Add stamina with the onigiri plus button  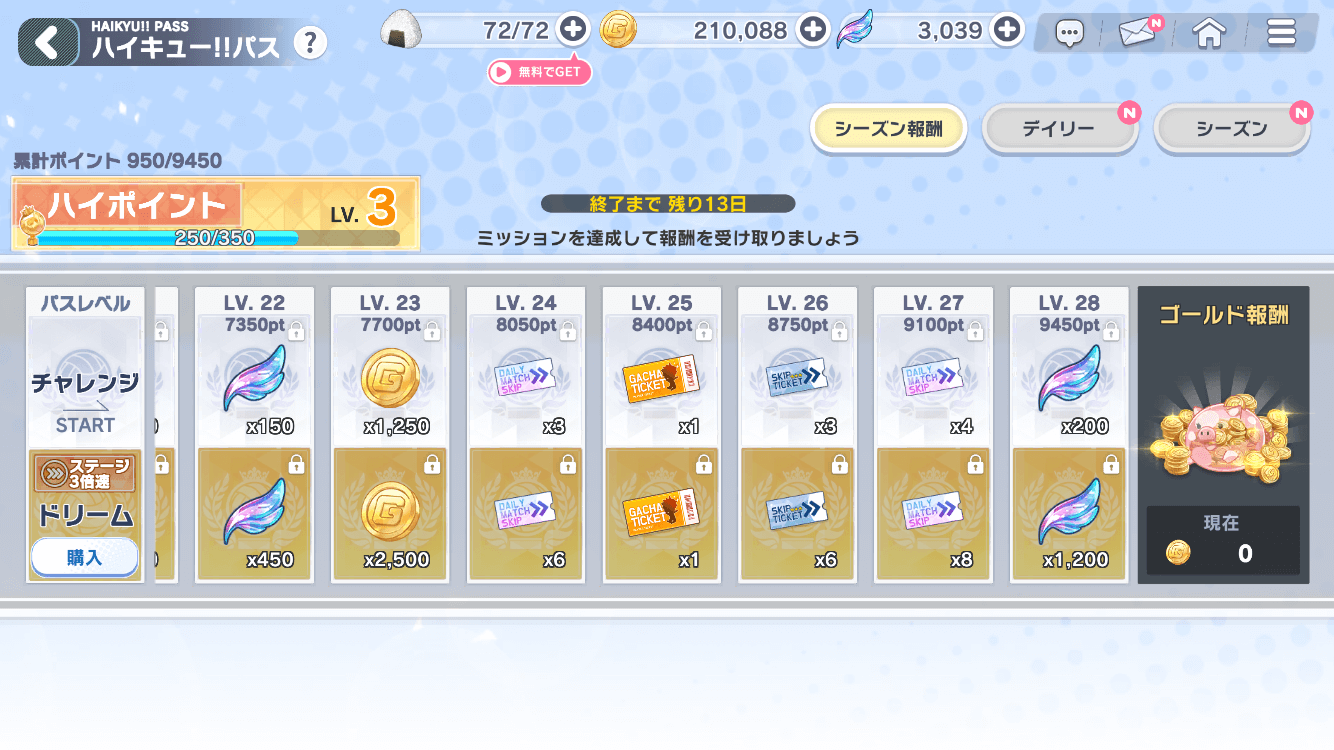coord(571,30)
